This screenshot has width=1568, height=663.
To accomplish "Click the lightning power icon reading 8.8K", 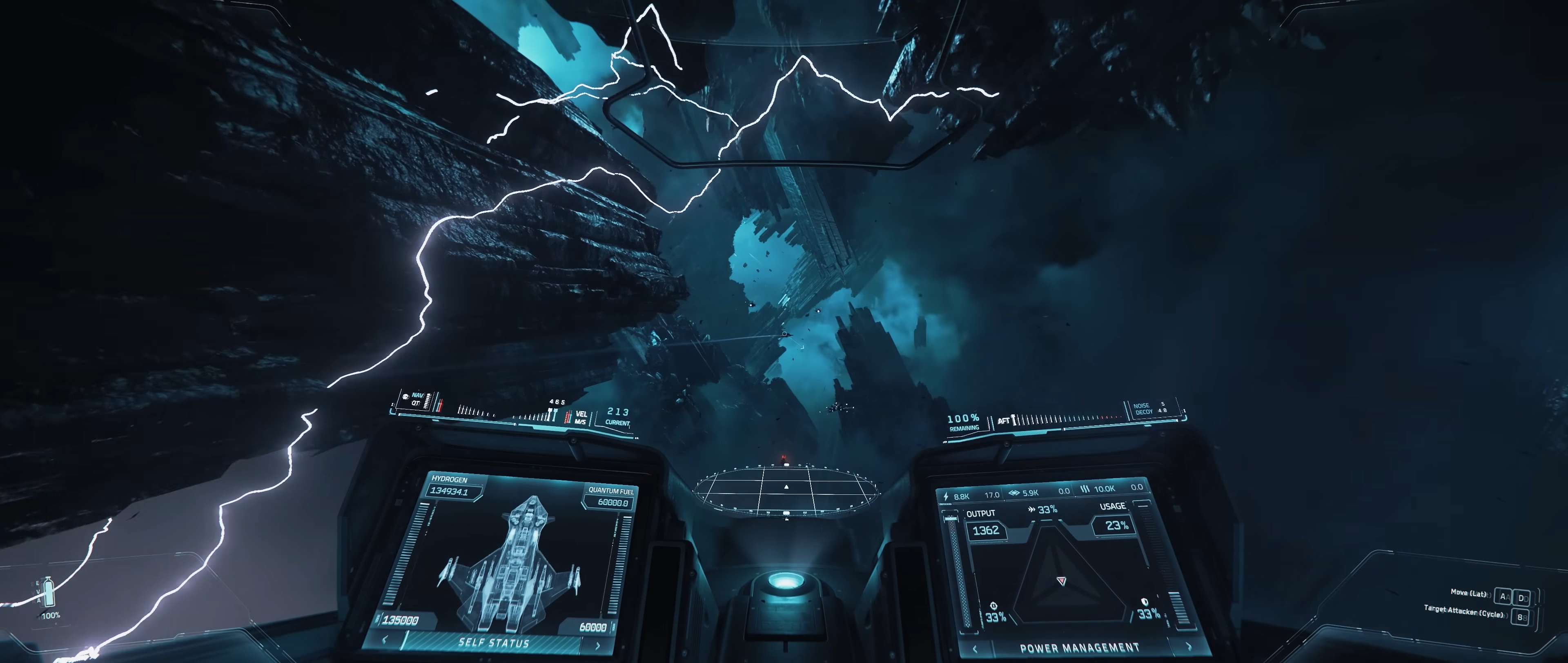I will (x=945, y=496).
